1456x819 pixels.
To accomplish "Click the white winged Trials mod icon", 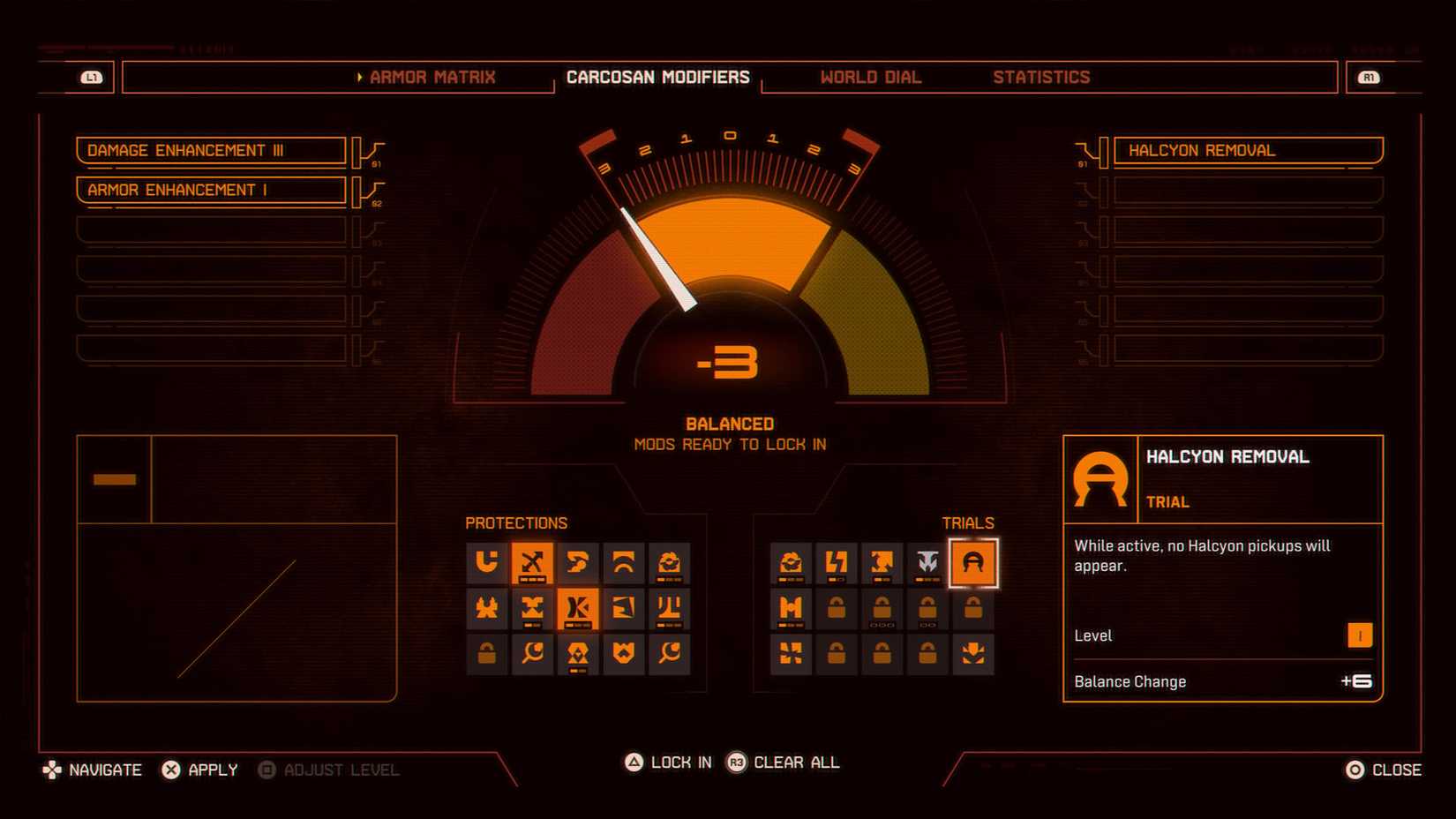I will point(928,563).
